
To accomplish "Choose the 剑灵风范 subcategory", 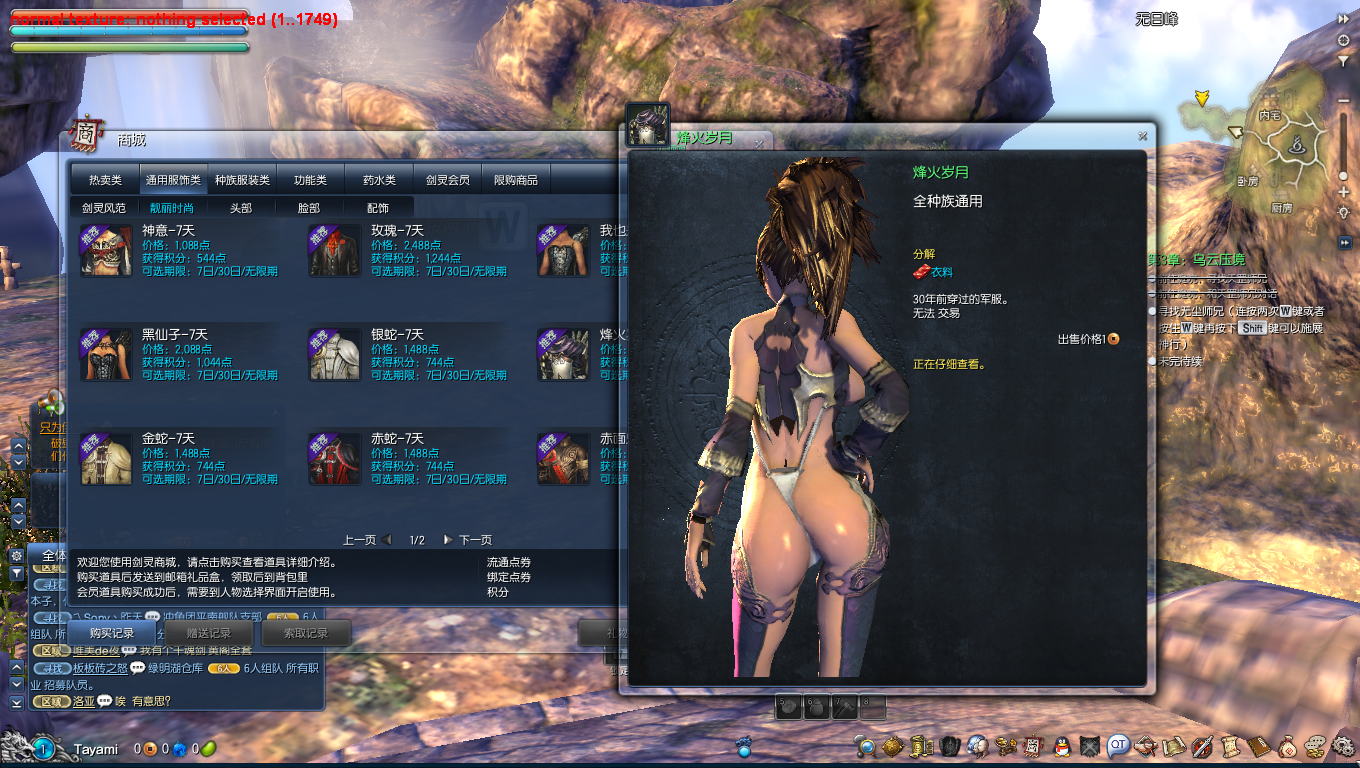I will (104, 208).
